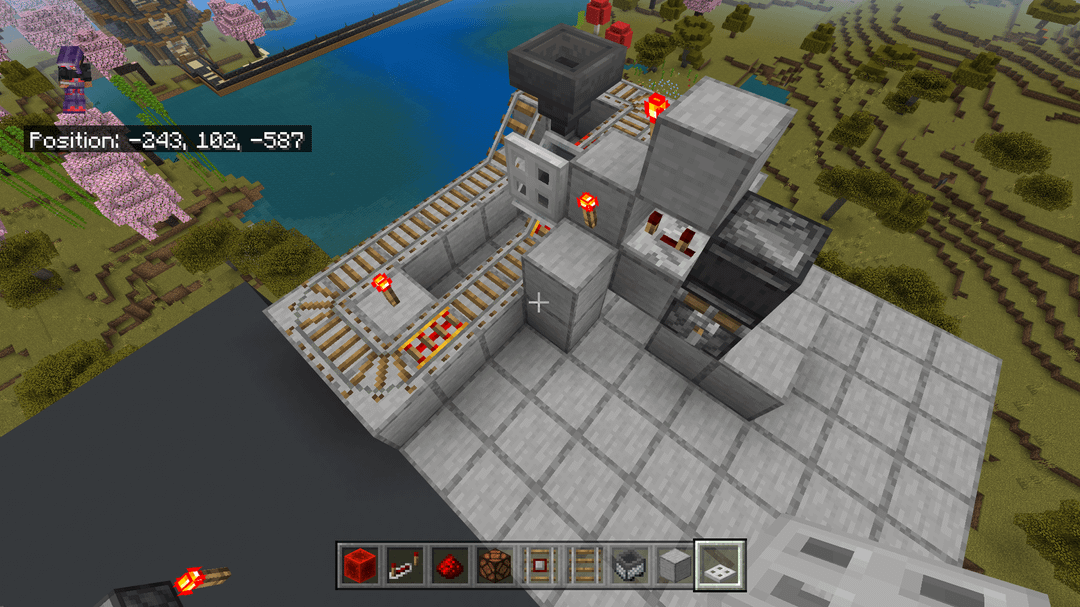
Task: Select the plain rail hotbar slot
Action: (585, 564)
